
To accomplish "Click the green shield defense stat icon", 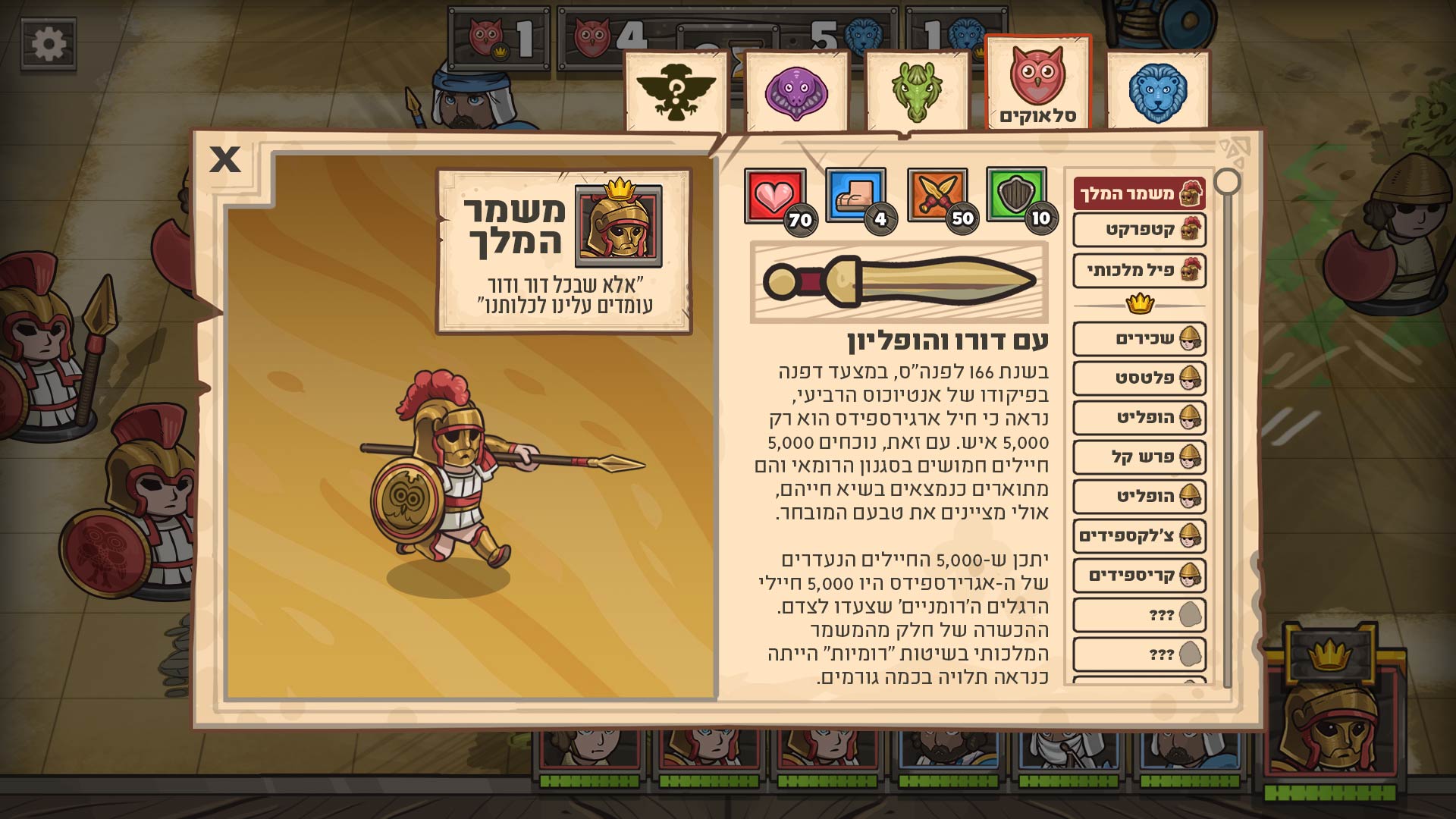I will pos(1016,194).
